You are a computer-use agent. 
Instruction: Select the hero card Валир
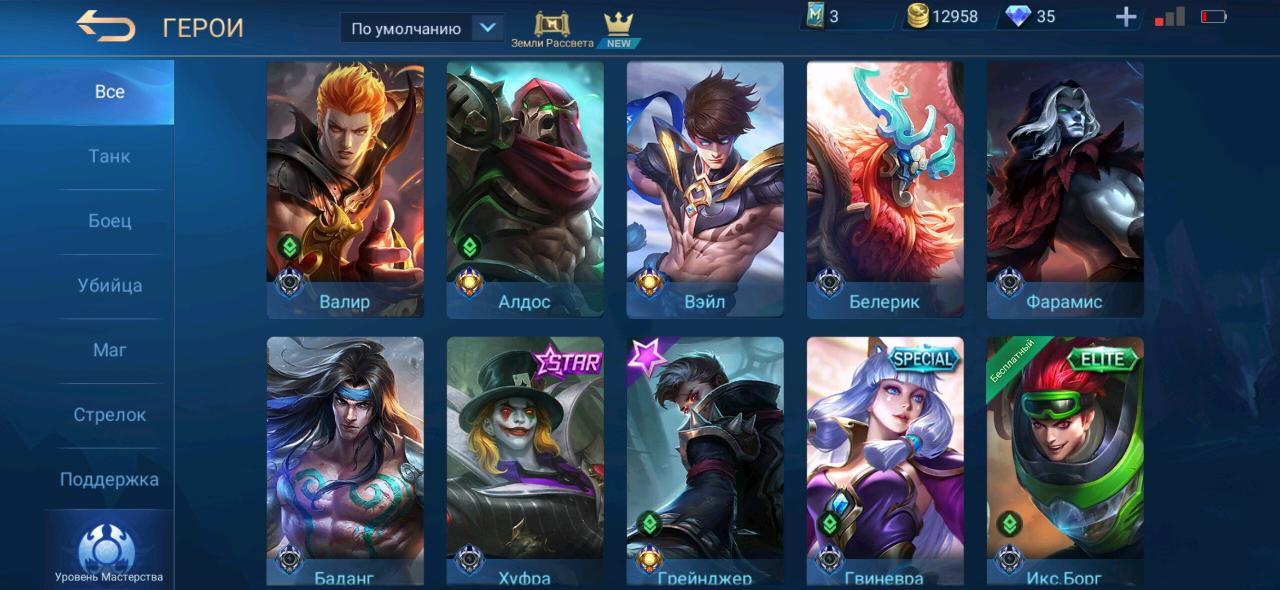pos(345,190)
